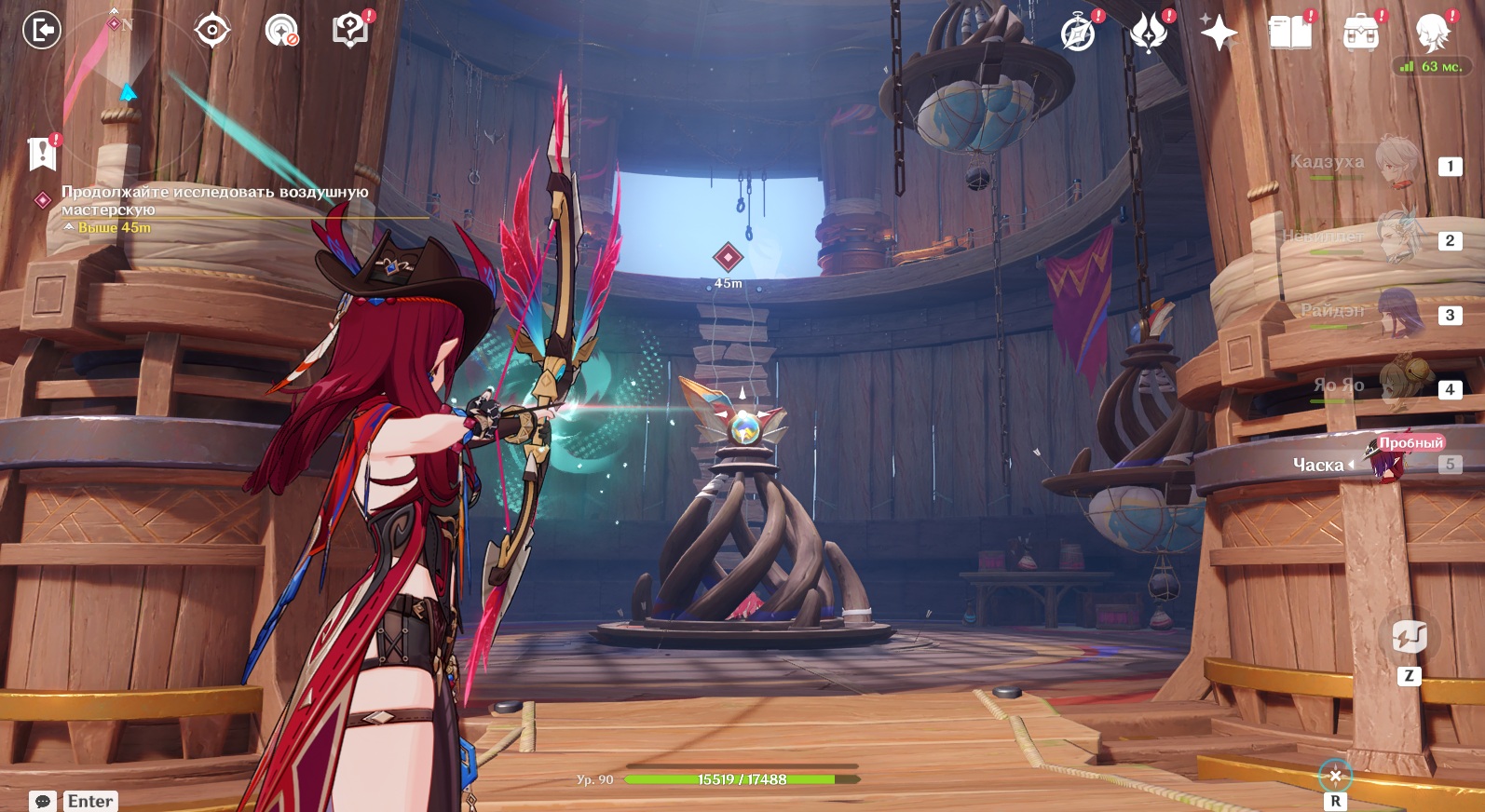Open the character menu icon
This screenshot has height=812, width=1485.
point(1431,34)
